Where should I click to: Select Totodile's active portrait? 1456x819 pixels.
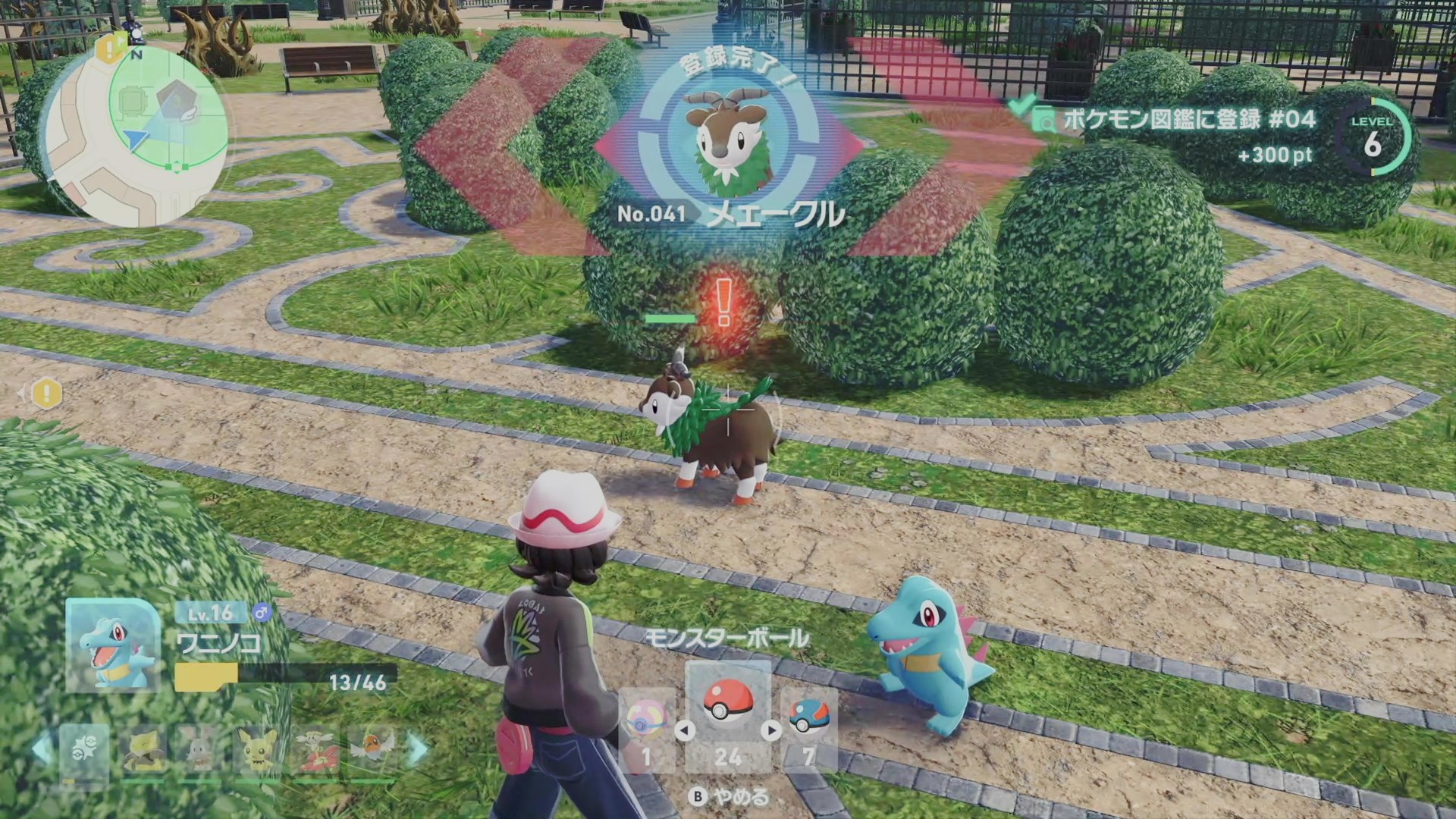114,645
